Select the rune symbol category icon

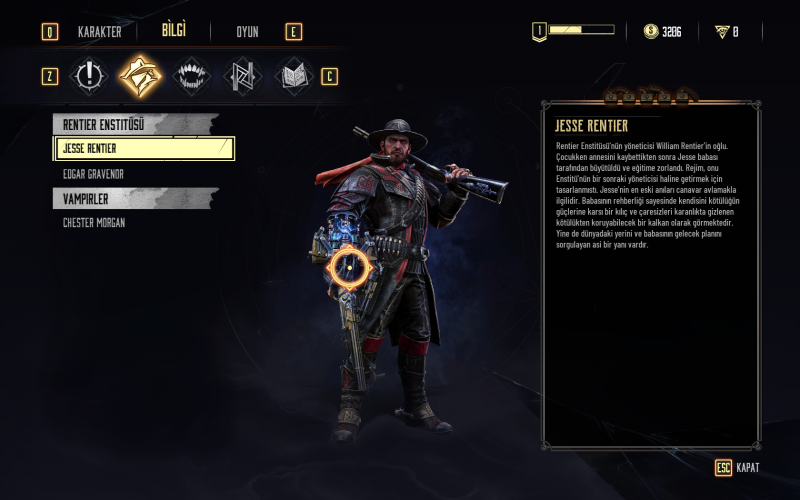241,76
